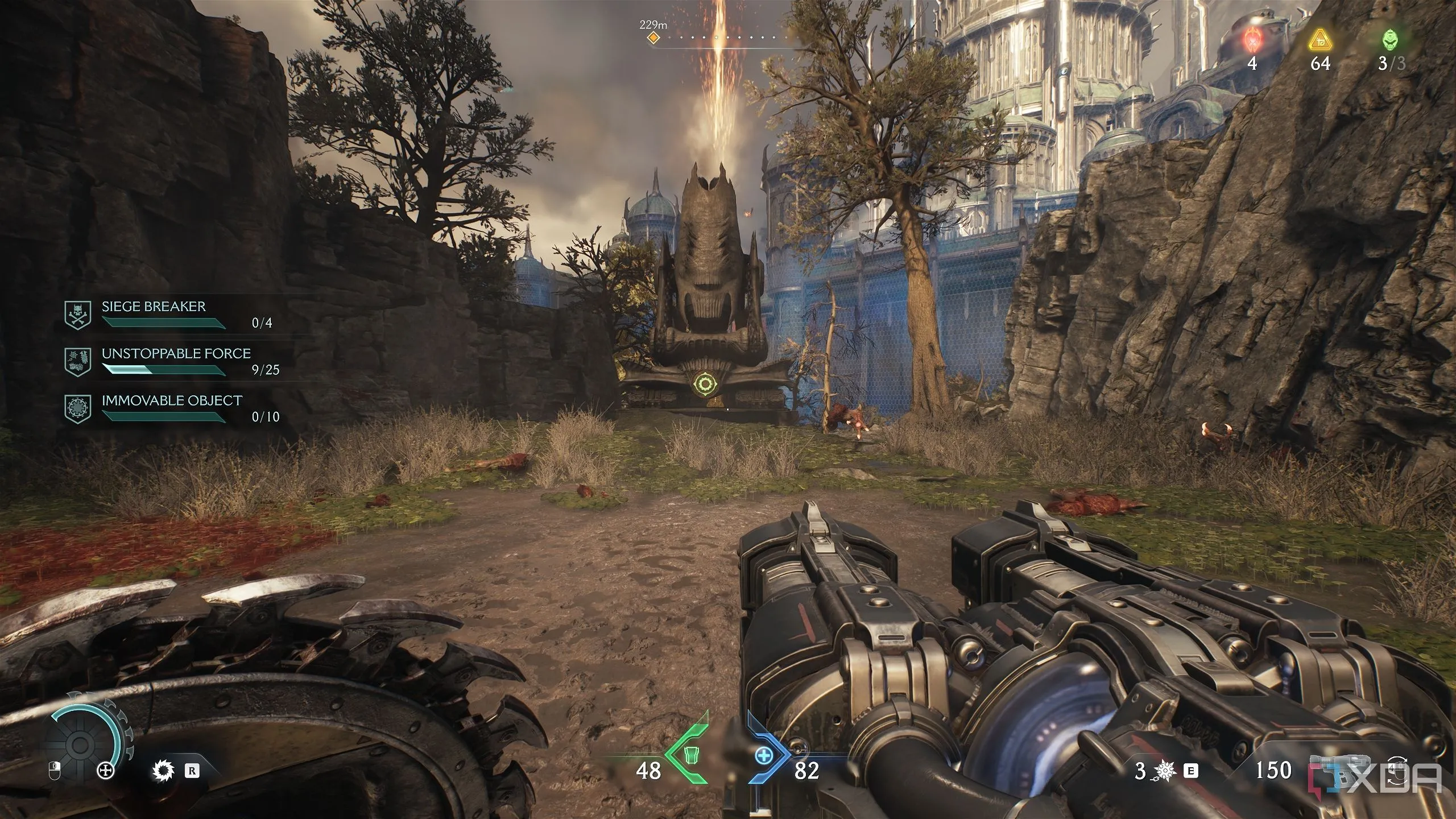
Task: Click the orange diamond compass objective marker
Action: [653, 38]
